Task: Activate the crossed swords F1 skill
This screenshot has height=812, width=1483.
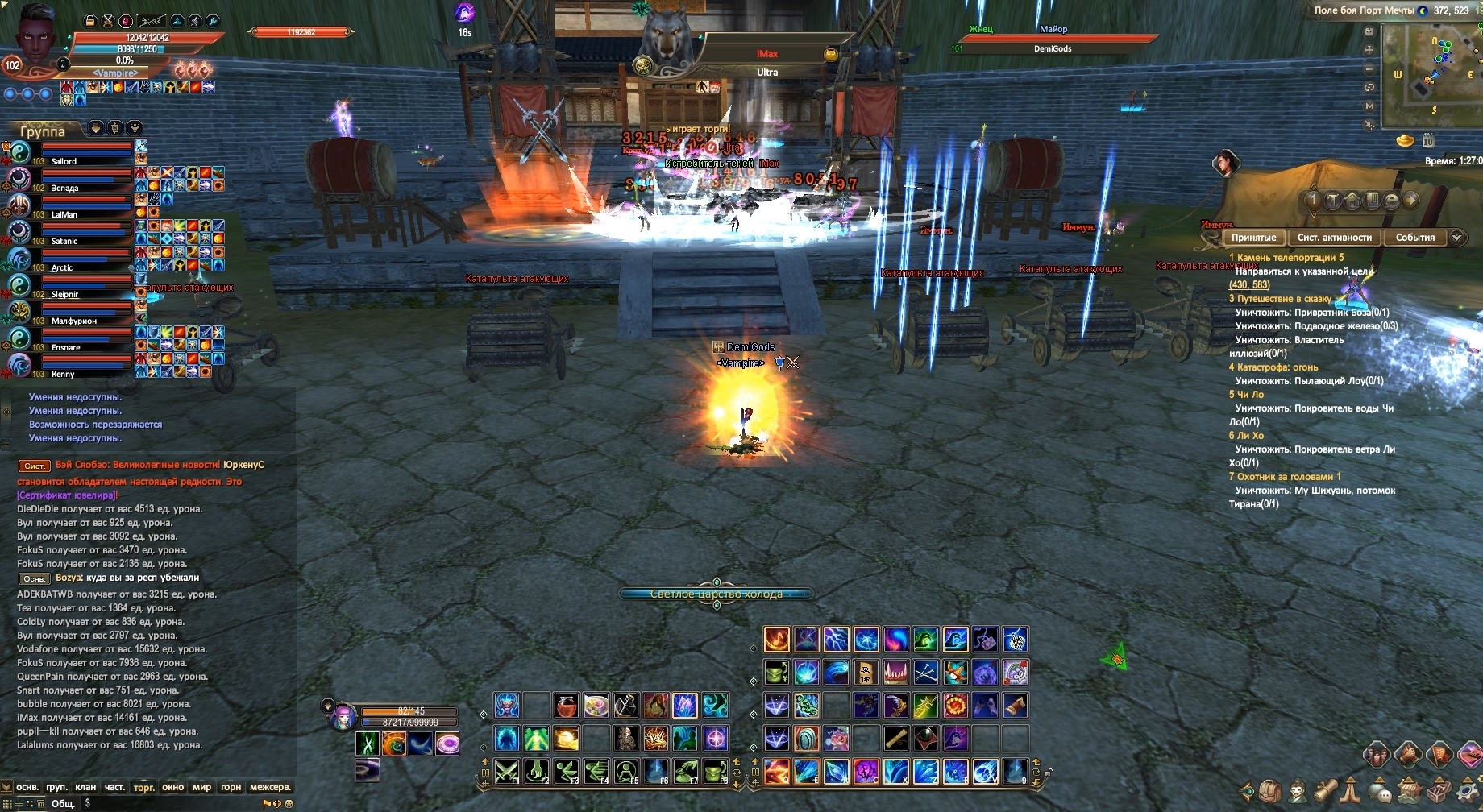Action: [x=506, y=771]
